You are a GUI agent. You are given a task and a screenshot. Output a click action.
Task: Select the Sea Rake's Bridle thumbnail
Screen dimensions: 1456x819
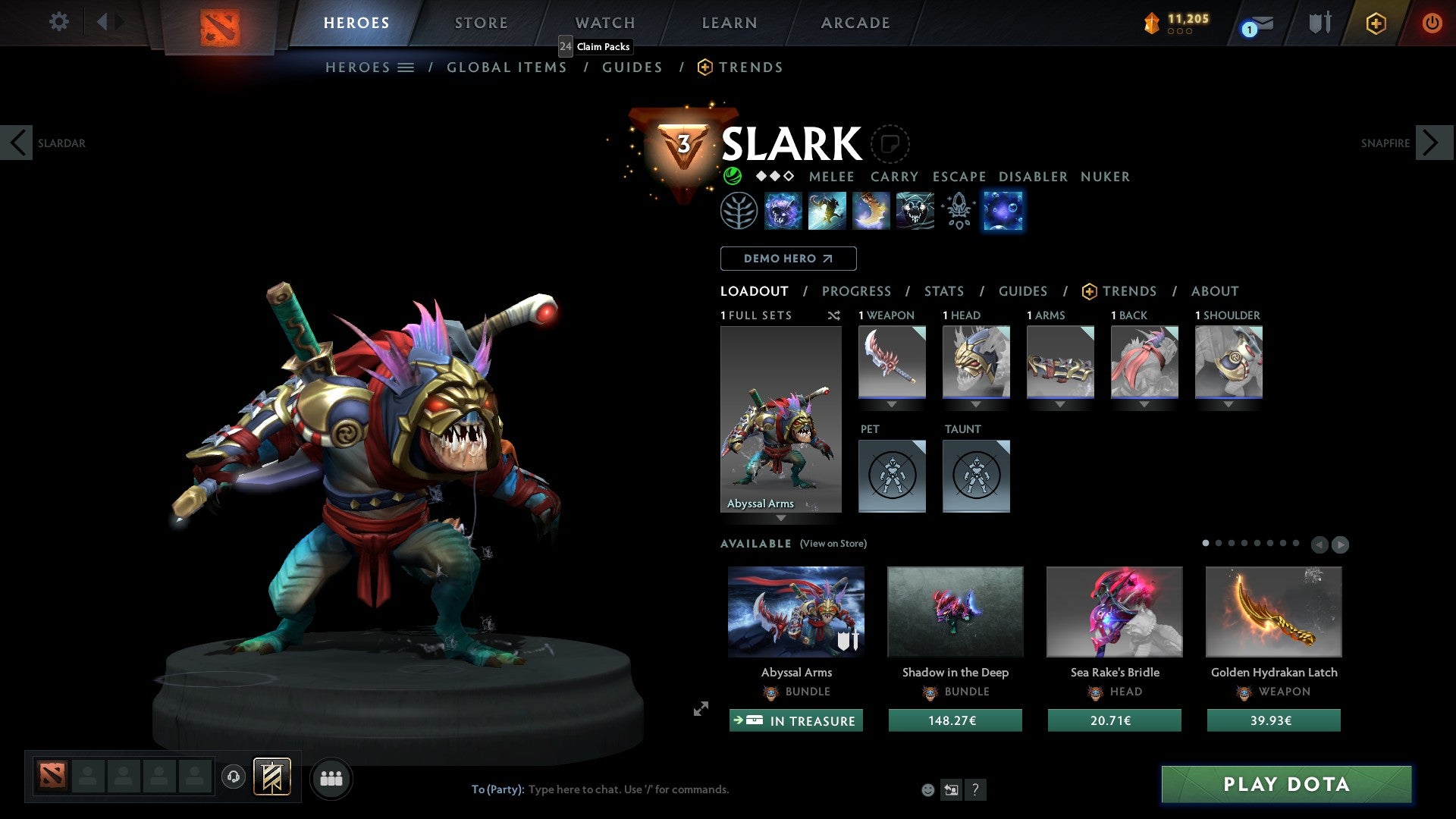tap(1114, 611)
